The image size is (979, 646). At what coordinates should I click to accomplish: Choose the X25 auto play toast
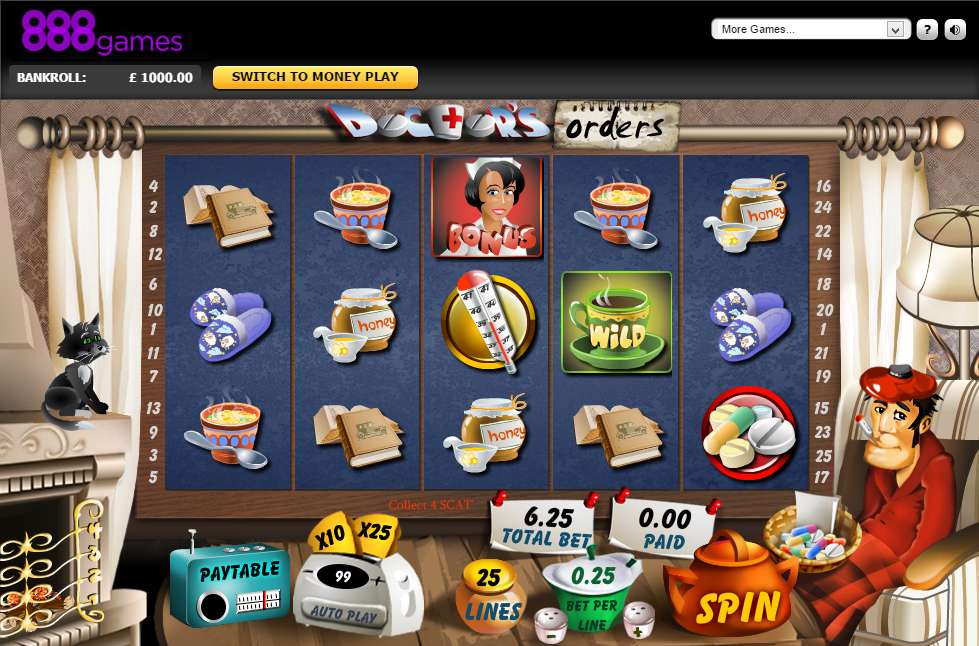pos(374,532)
